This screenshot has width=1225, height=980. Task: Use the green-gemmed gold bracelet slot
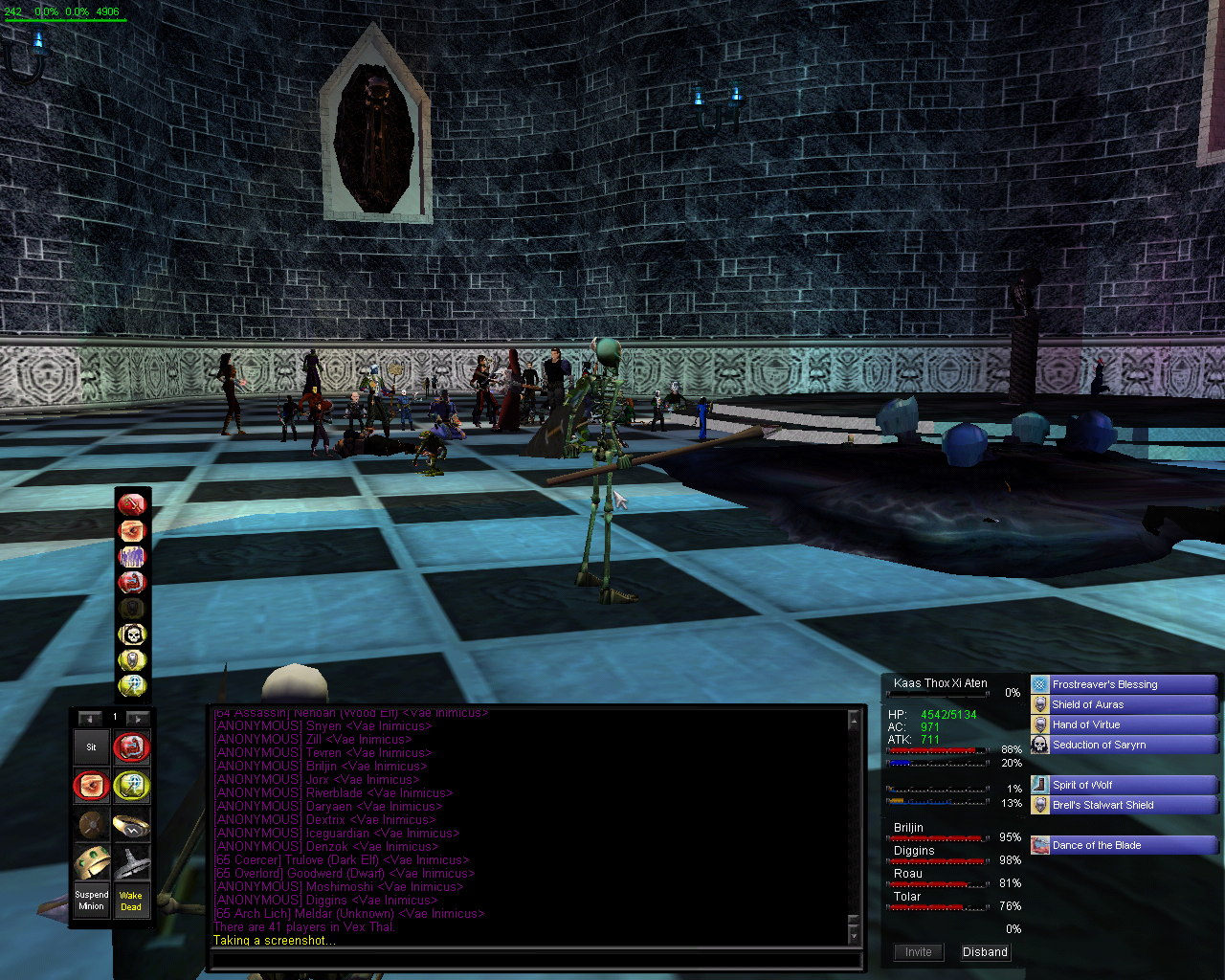pyautogui.click(x=92, y=862)
